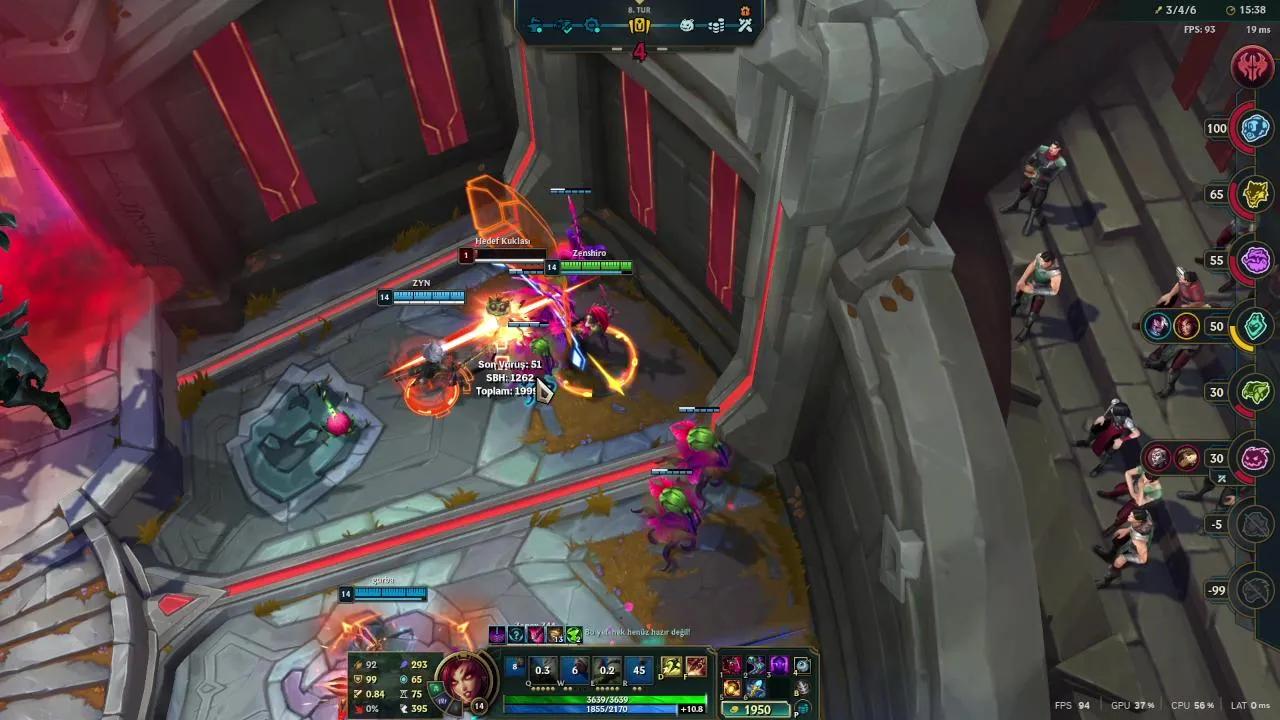Click the question-mark buff icon above the ability bar

point(517,633)
